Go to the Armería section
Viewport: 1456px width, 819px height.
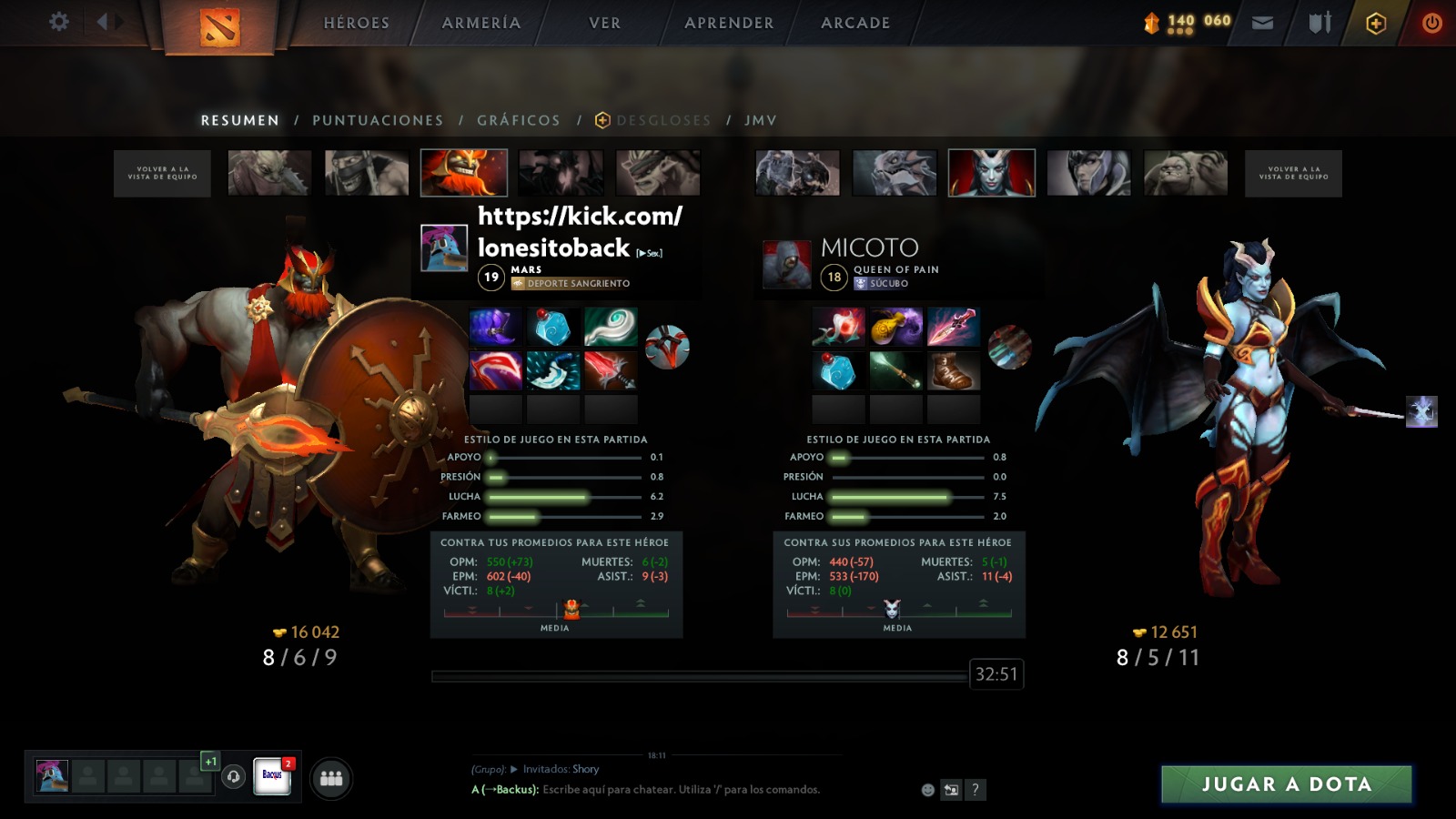481,23
